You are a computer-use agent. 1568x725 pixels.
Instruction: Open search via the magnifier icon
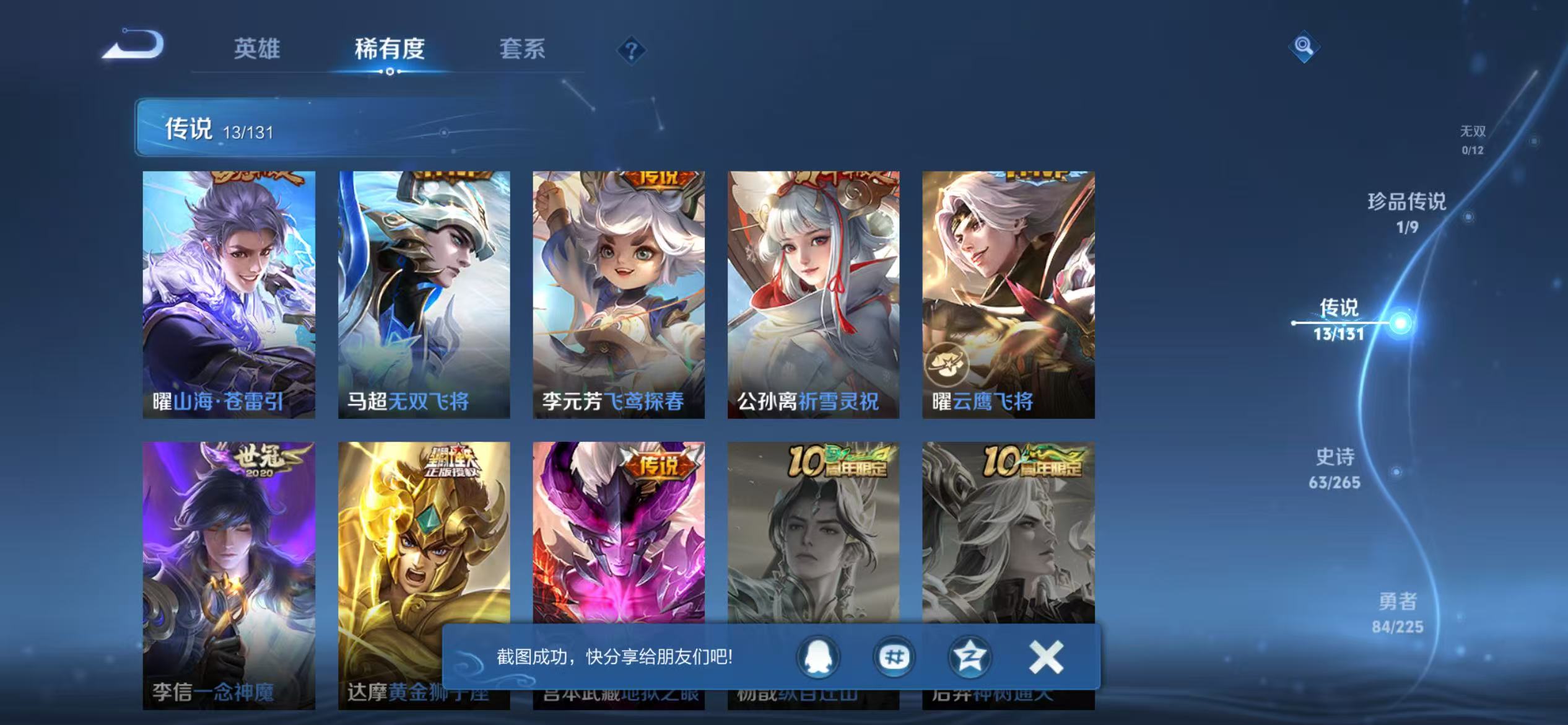(x=1304, y=46)
